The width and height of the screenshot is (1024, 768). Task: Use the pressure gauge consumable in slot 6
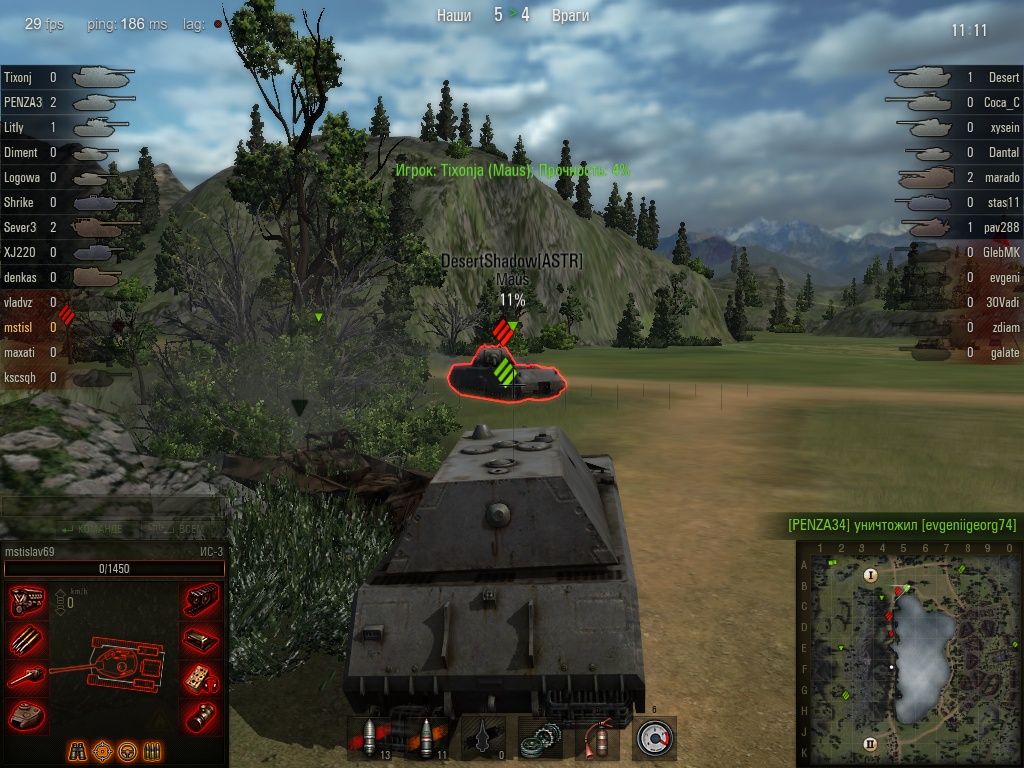coord(655,738)
